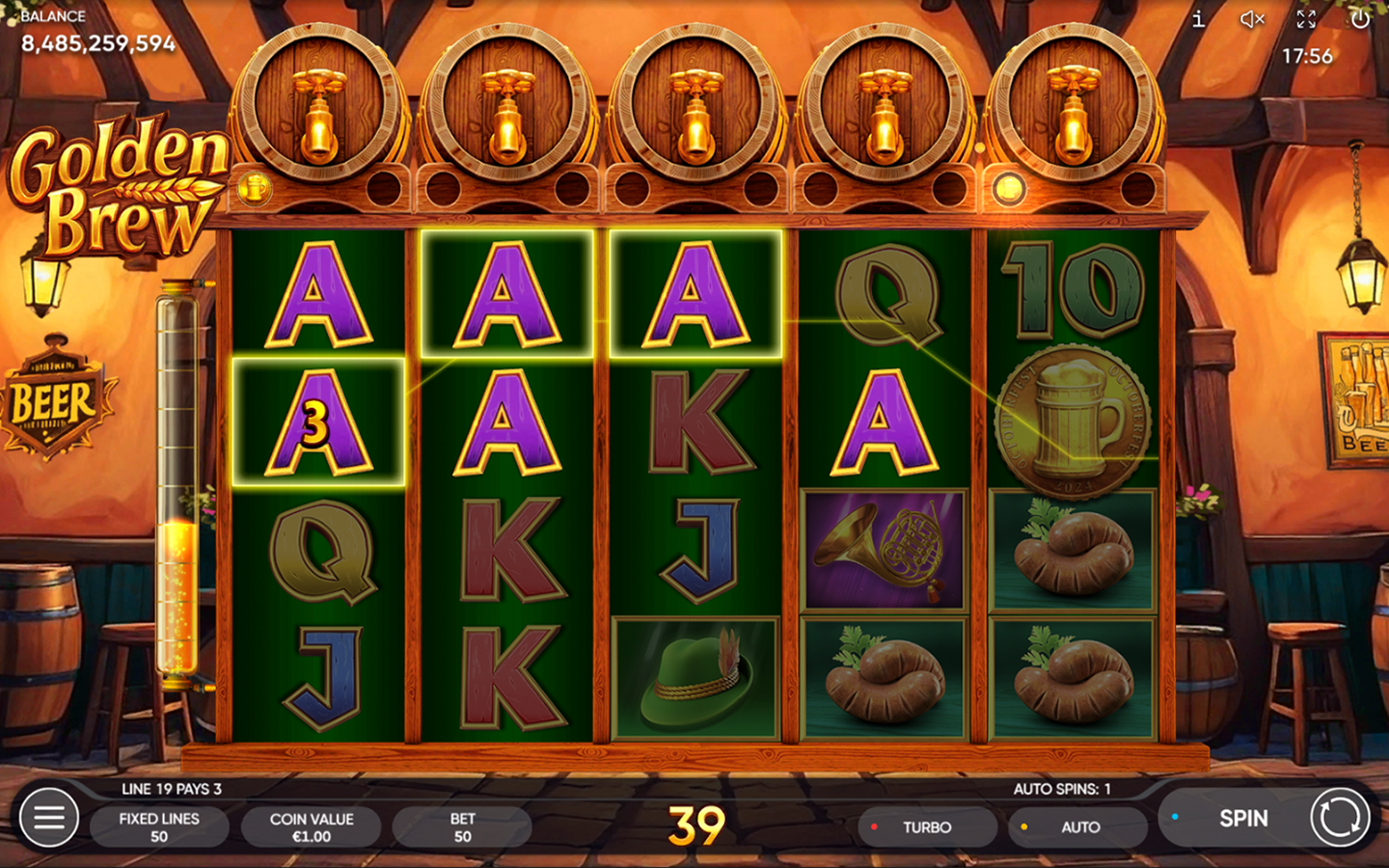Unmute the sound
Viewport: 1389px width, 868px height.
tap(1252, 19)
